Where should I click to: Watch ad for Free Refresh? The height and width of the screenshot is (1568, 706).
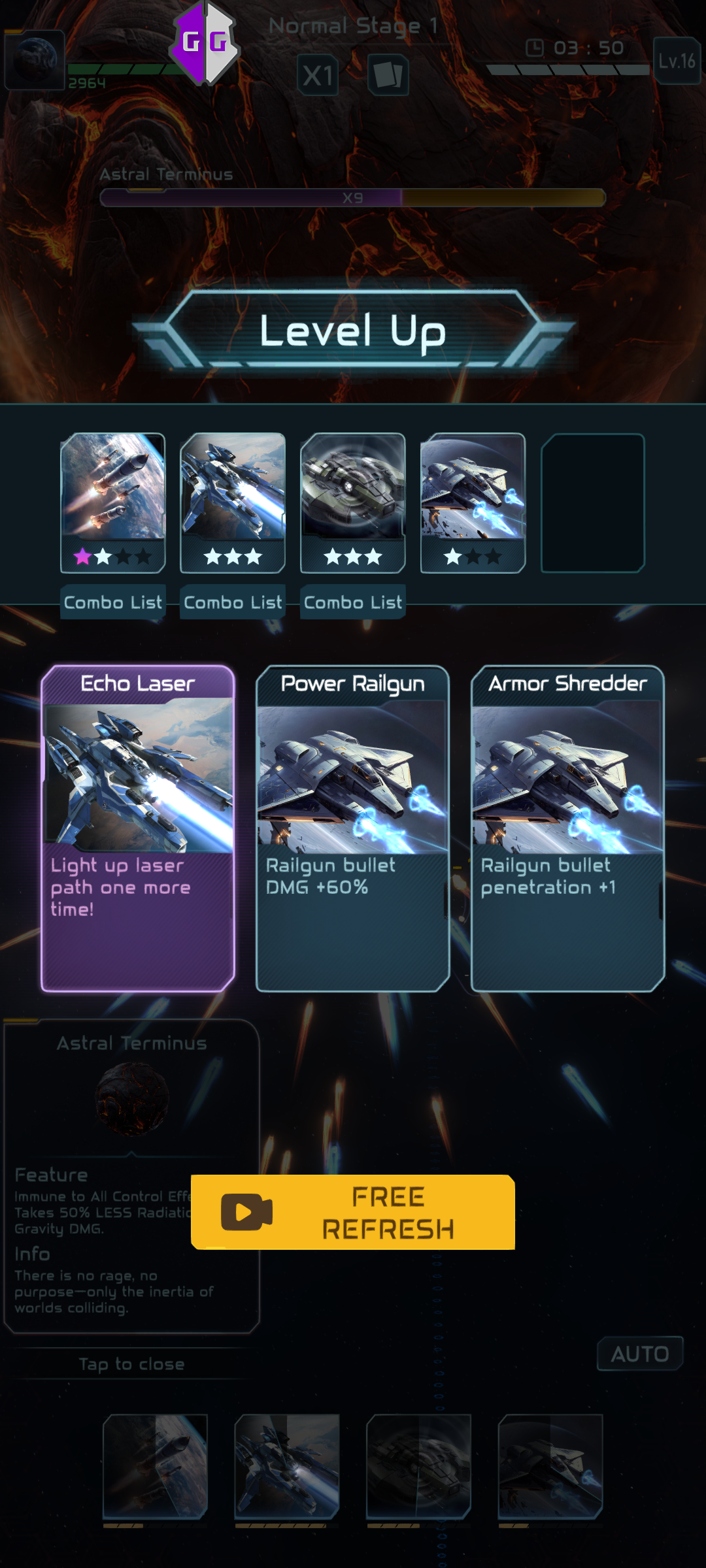click(x=353, y=1212)
